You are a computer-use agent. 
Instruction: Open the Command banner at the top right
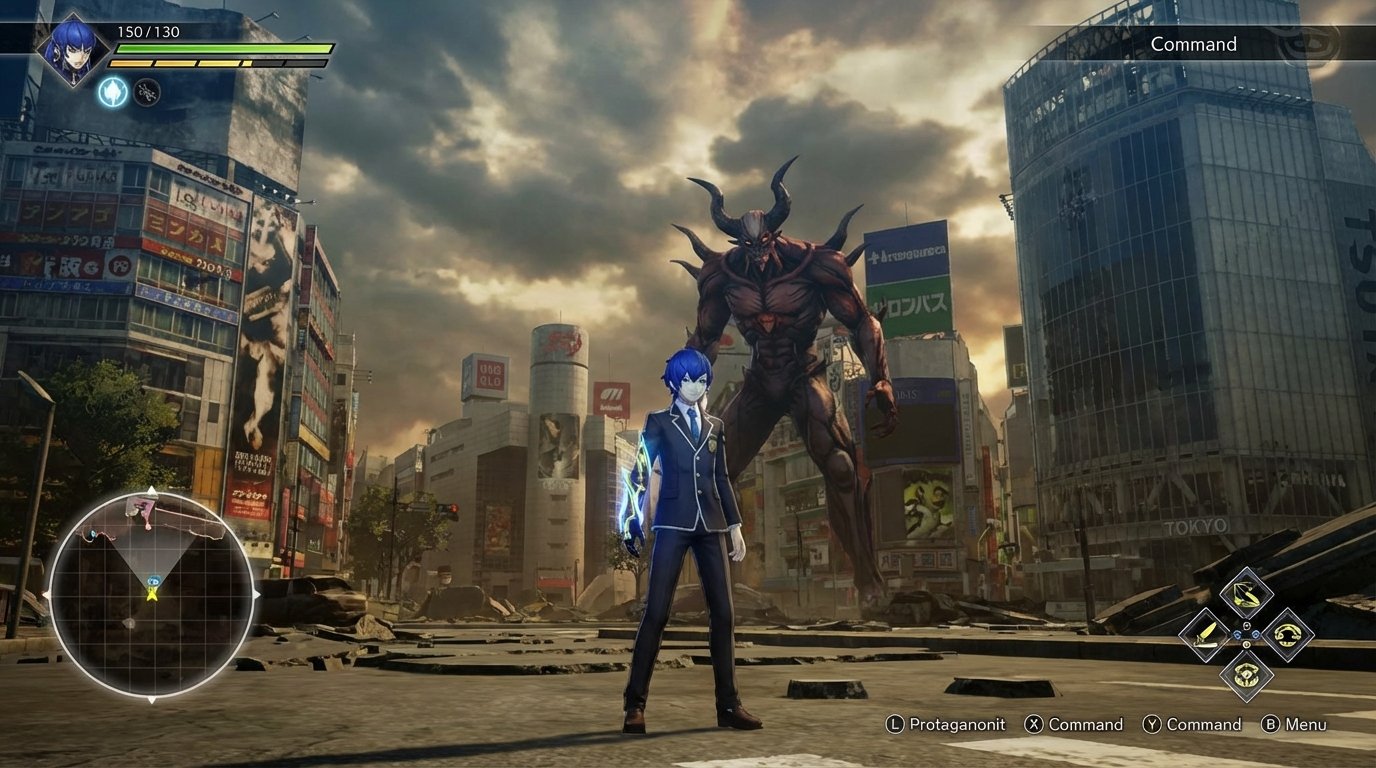pyautogui.click(x=1193, y=44)
